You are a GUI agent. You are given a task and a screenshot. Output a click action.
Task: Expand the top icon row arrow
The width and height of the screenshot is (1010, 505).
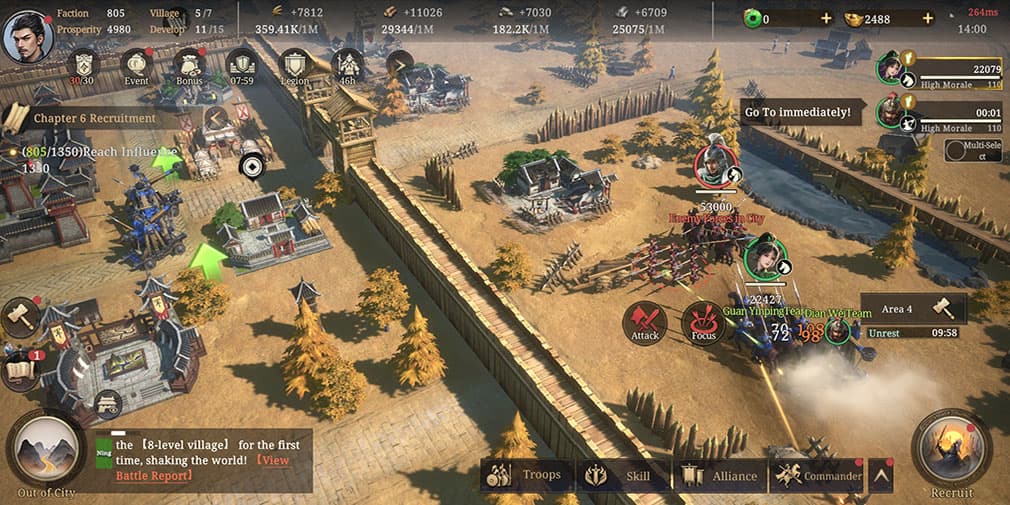tap(399, 65)
